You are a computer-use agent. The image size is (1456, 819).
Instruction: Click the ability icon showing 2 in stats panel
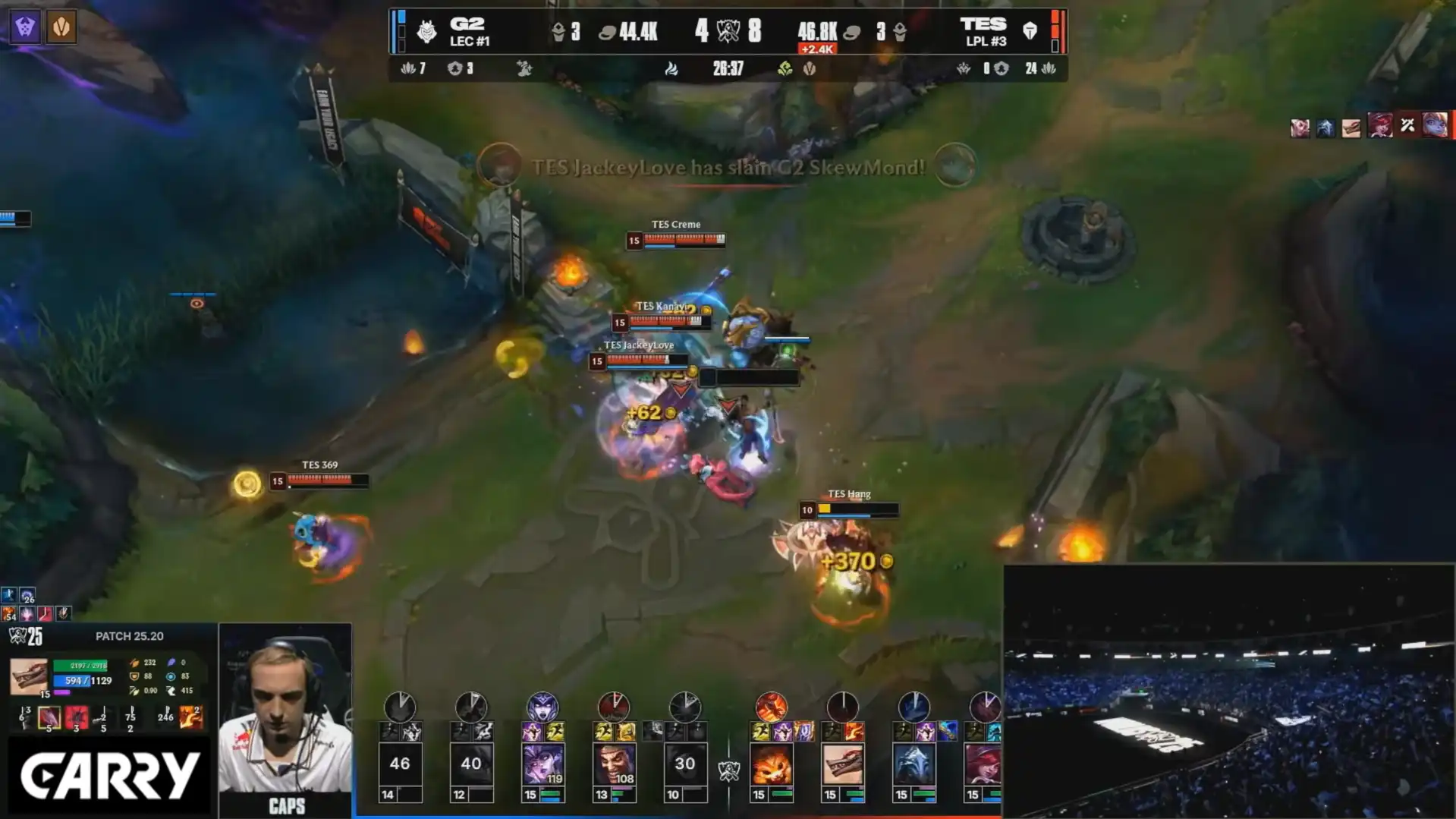(x=191, y=717)
